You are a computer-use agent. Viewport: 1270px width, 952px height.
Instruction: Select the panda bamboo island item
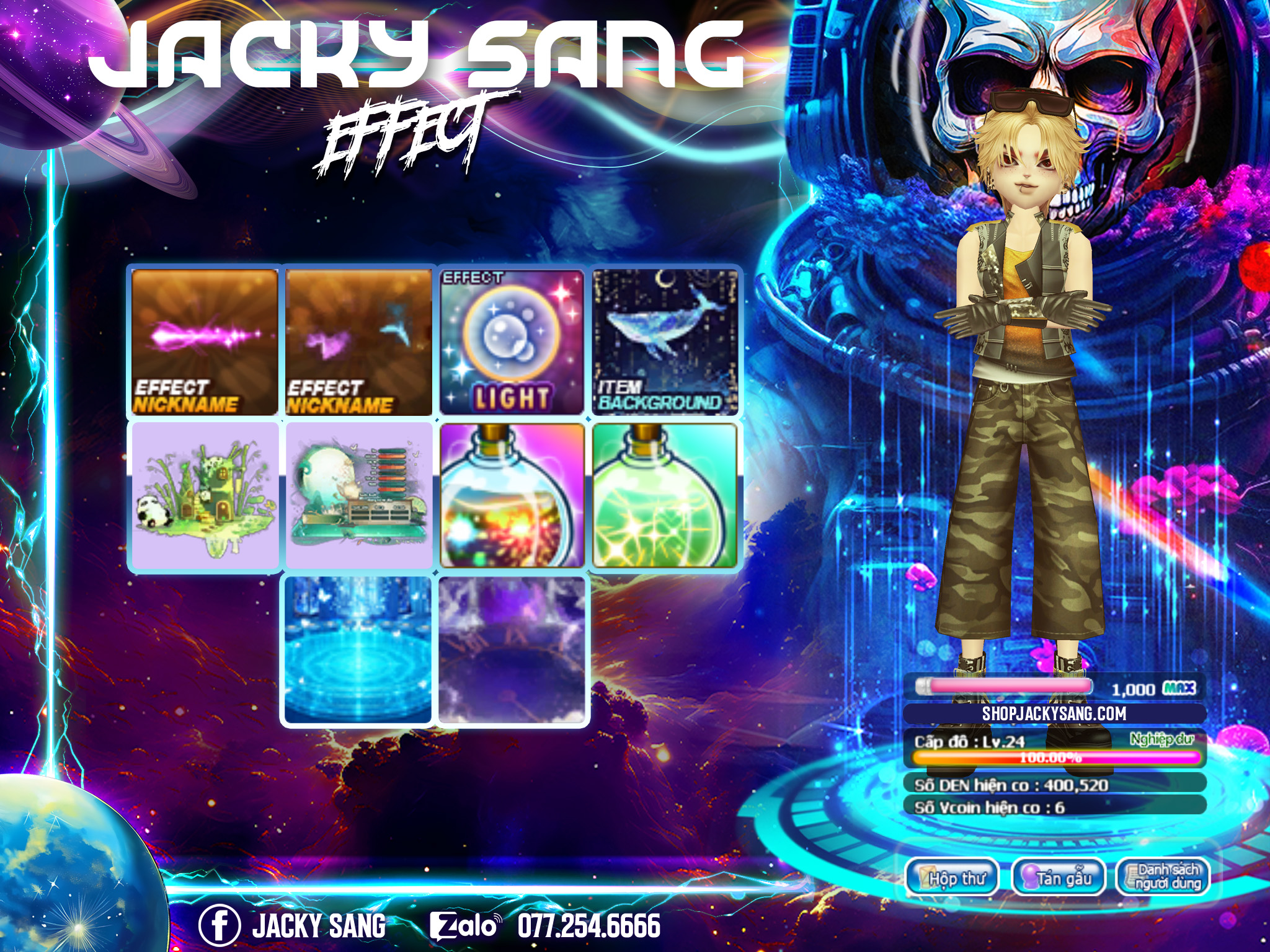205,496
